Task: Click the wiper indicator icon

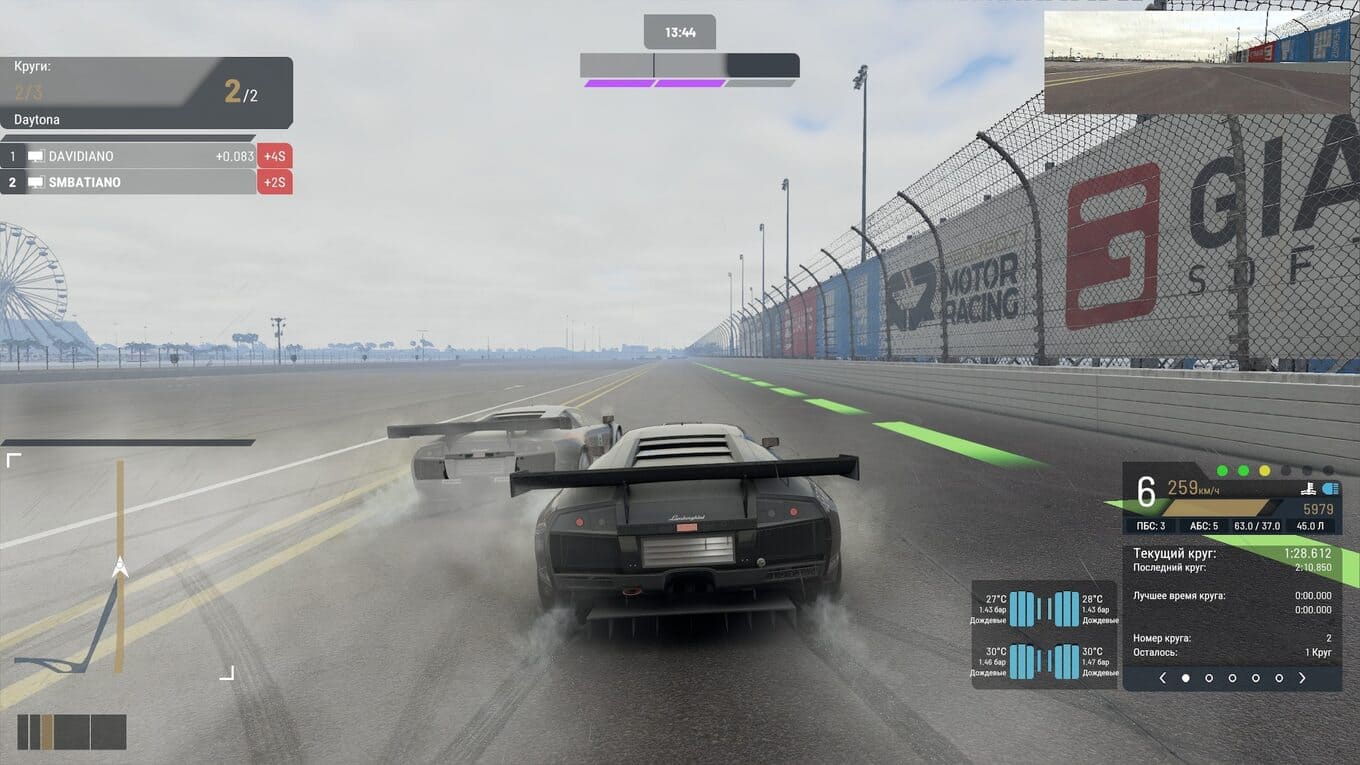Action: click(x=1306, y=490)
